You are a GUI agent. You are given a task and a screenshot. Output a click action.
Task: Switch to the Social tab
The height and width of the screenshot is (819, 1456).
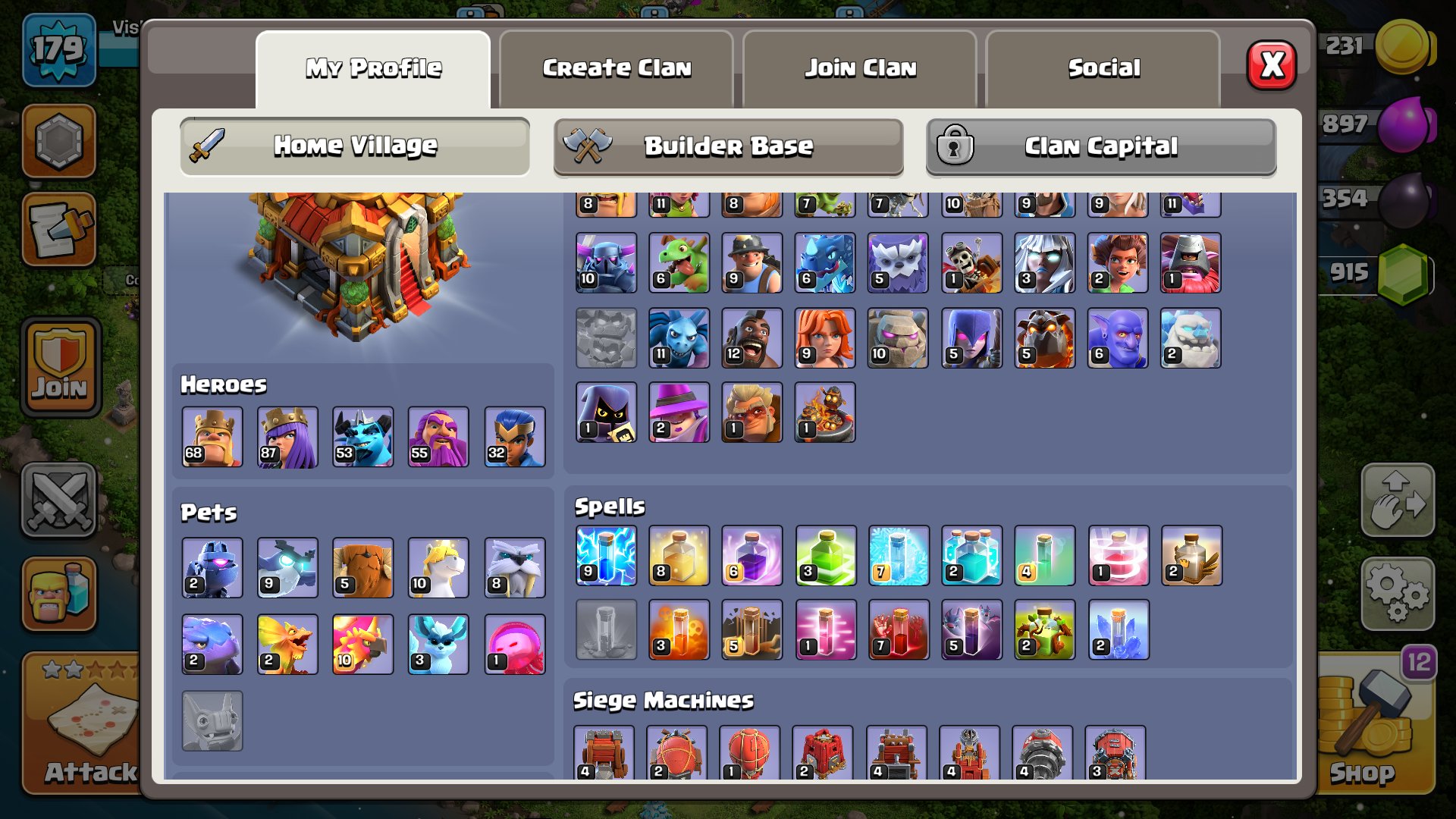[1103, 68]
